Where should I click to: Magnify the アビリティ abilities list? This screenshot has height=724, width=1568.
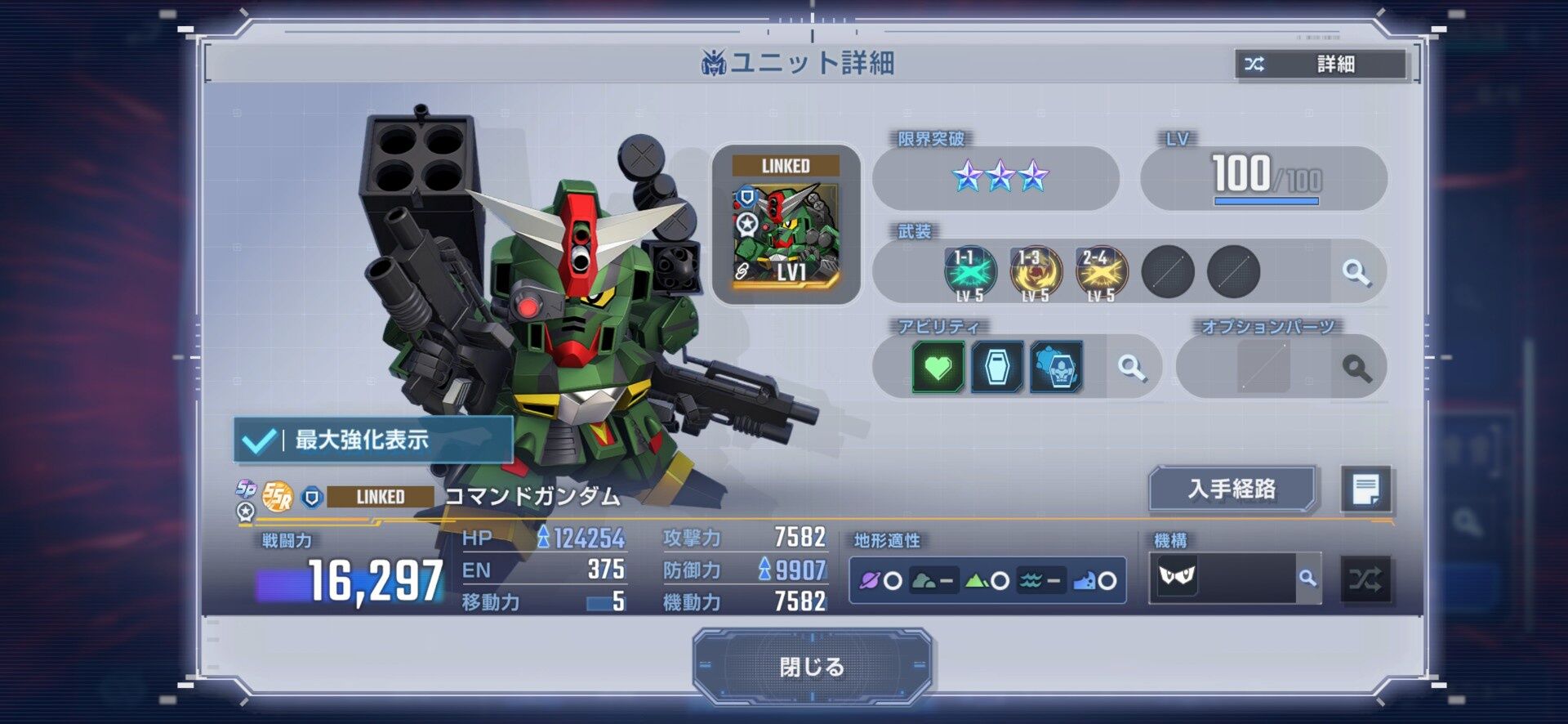click(x=1132, y=368)
